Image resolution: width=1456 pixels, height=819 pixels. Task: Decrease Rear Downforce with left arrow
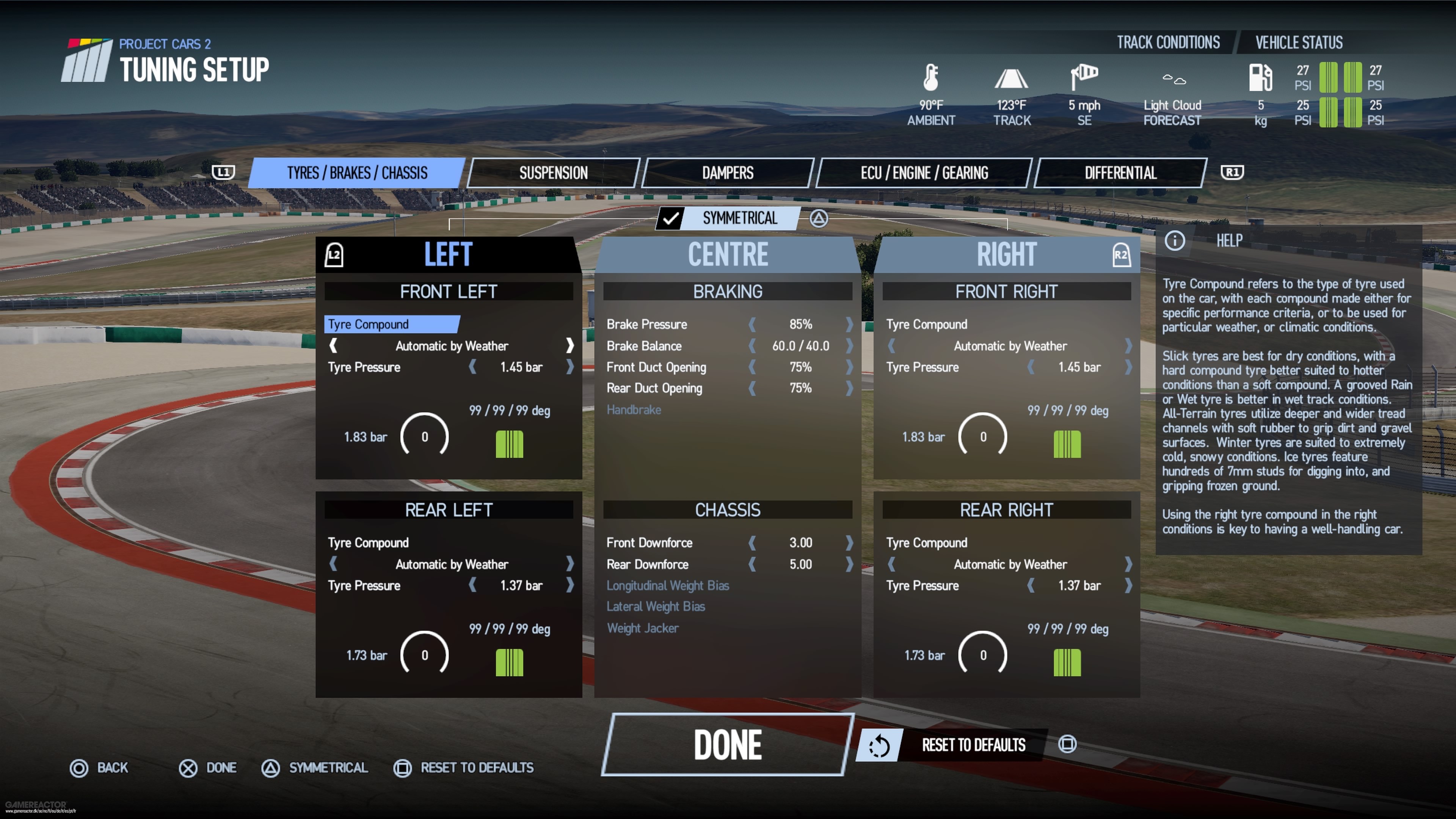coord(752,564)
